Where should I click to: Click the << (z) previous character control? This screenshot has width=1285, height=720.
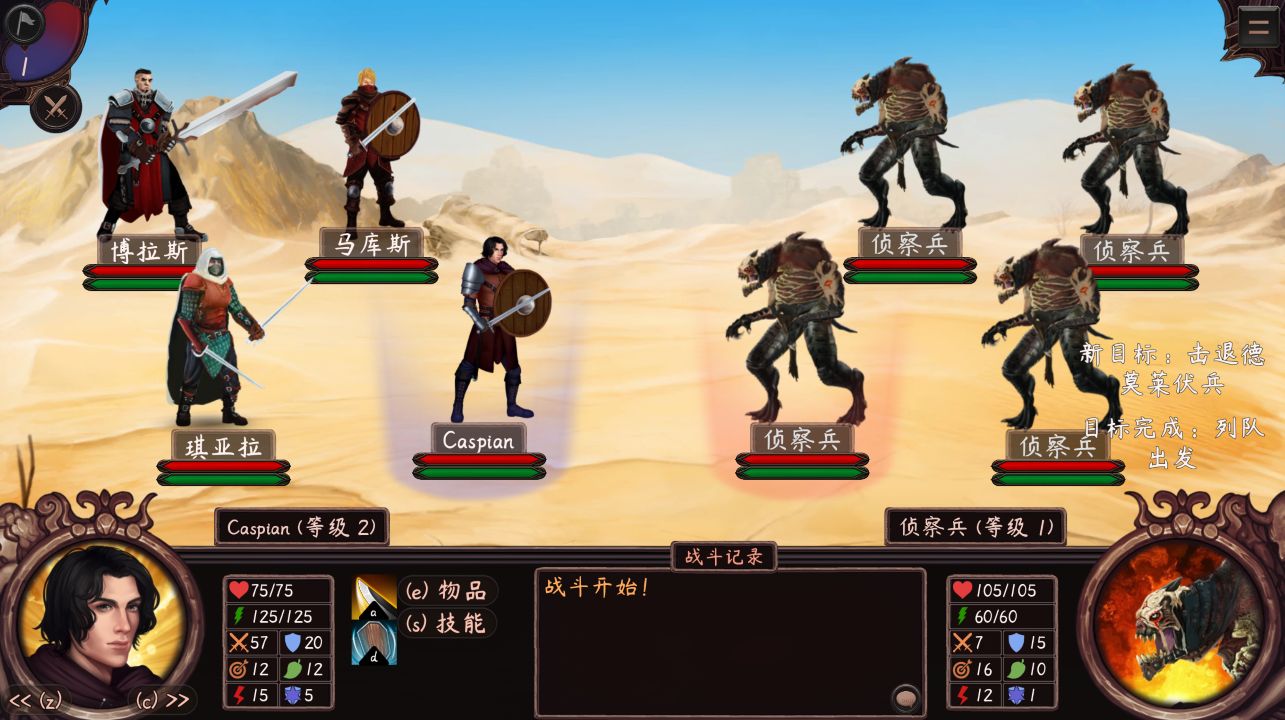coord(37,701)
